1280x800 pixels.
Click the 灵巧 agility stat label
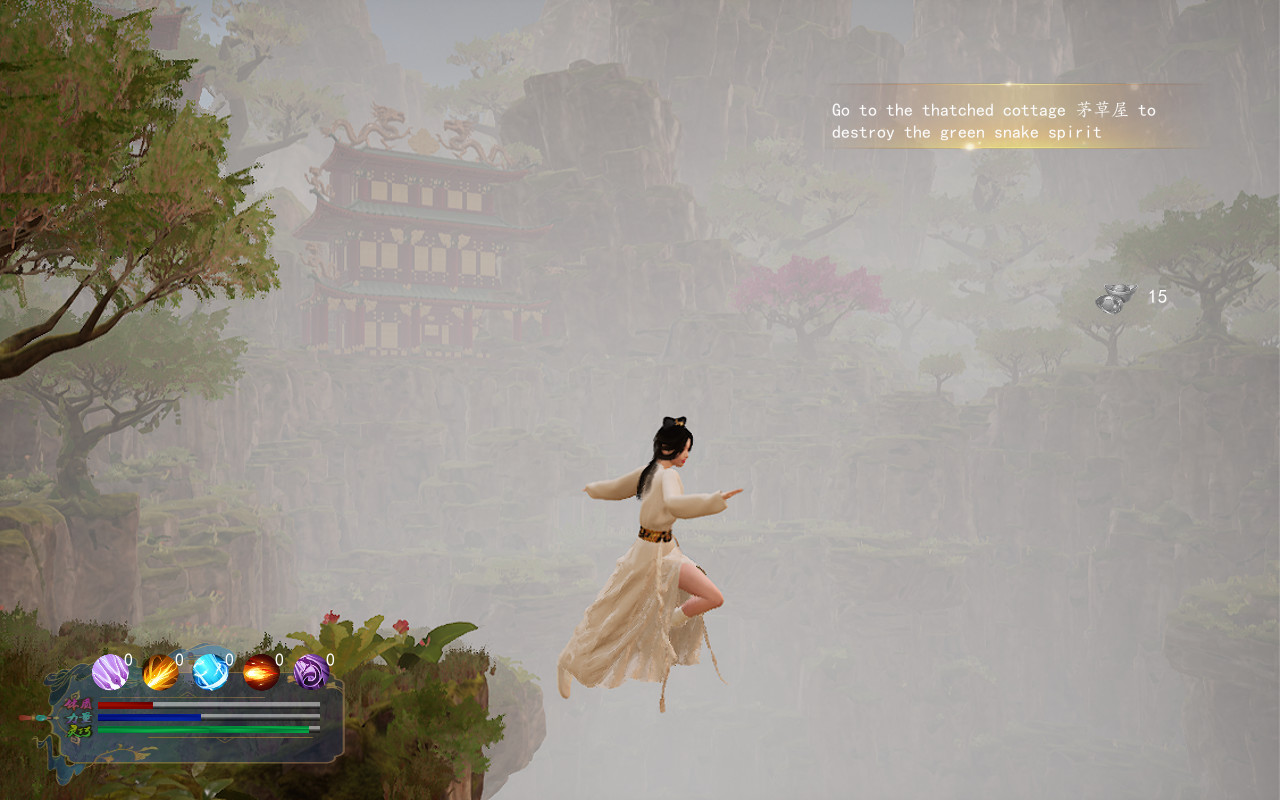click(x=78, y=729)
